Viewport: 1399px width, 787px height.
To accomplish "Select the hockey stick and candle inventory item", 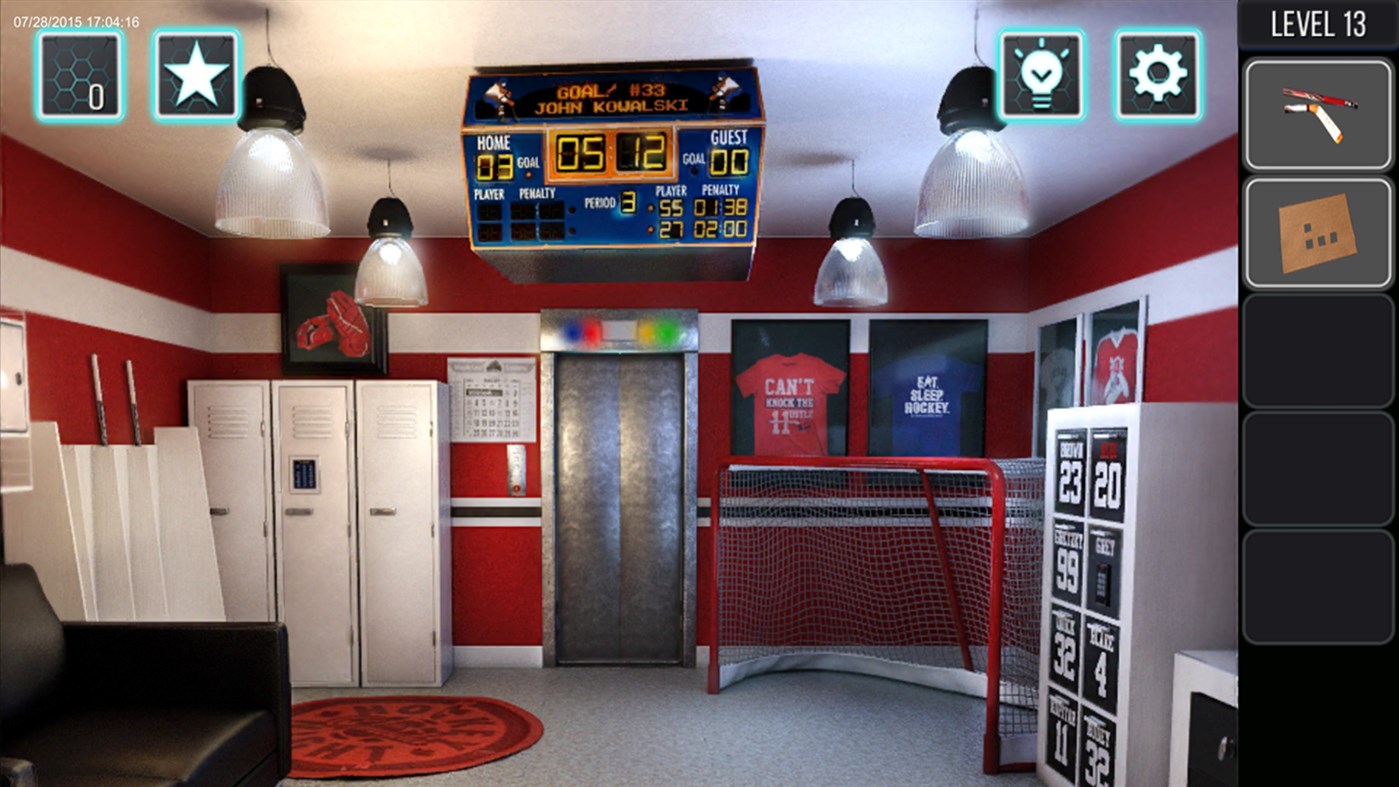I will click(1318, 112).
